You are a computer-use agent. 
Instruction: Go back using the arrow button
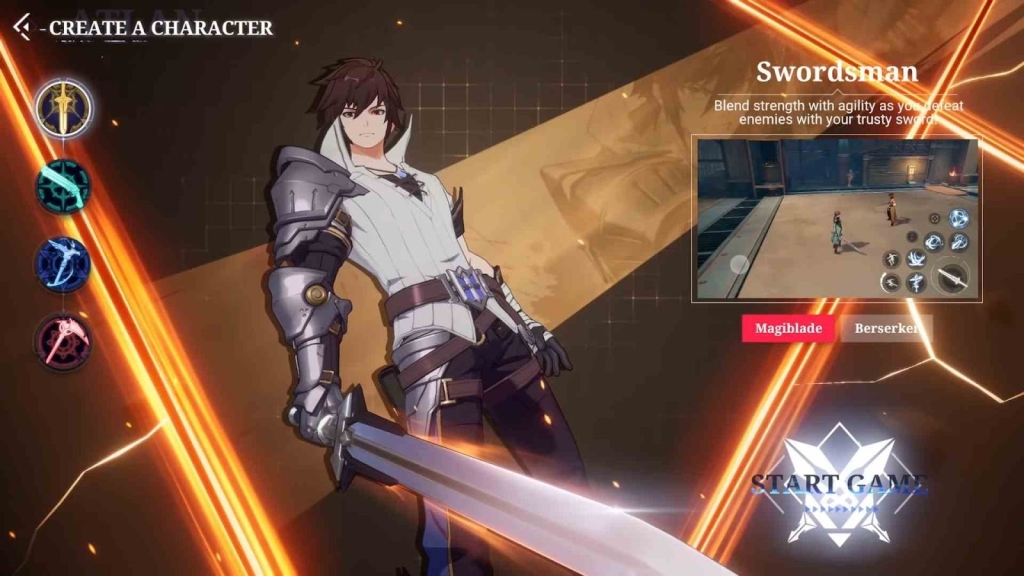point(22,28)
